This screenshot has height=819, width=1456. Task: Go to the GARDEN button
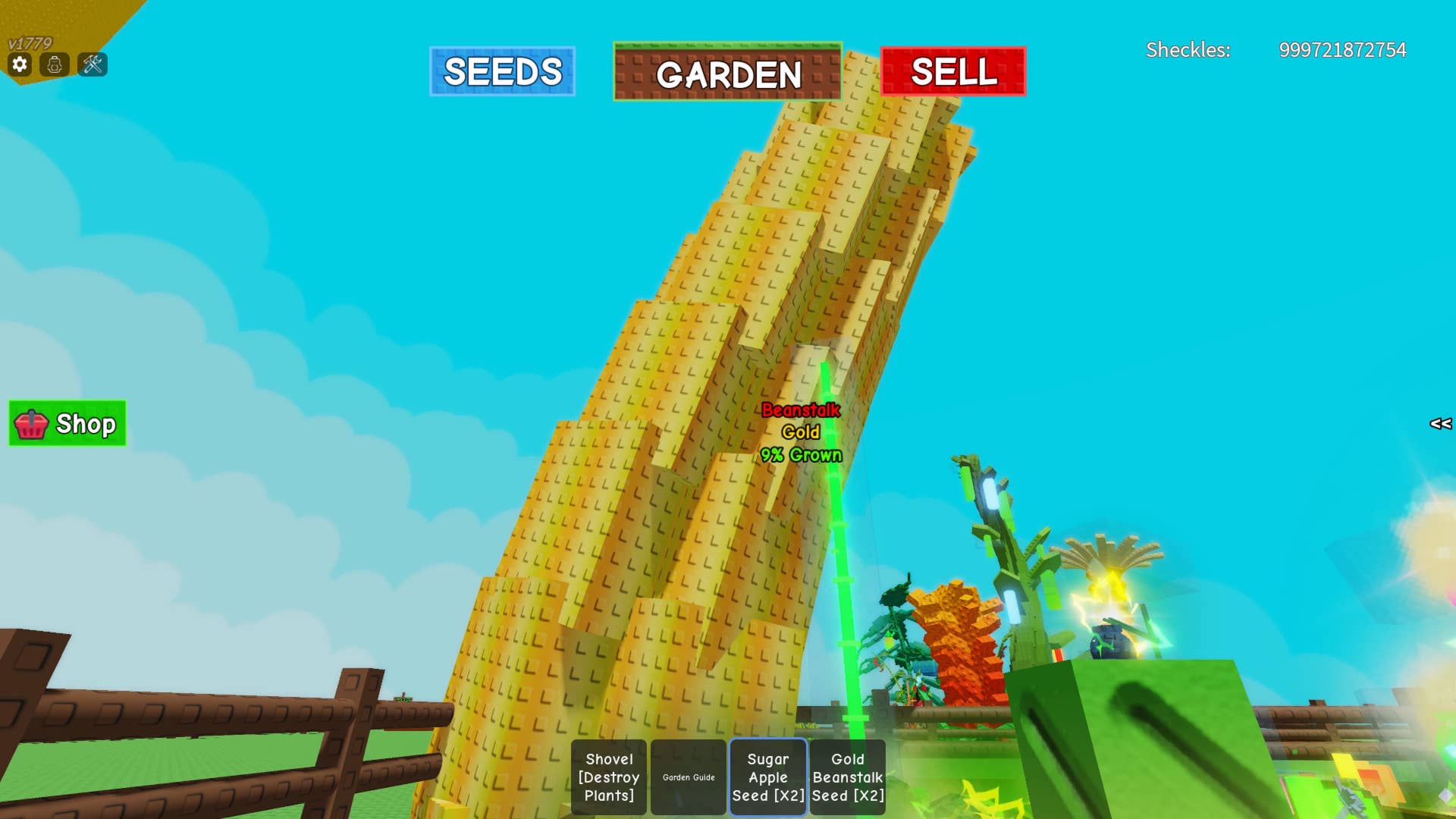(727, 72)
